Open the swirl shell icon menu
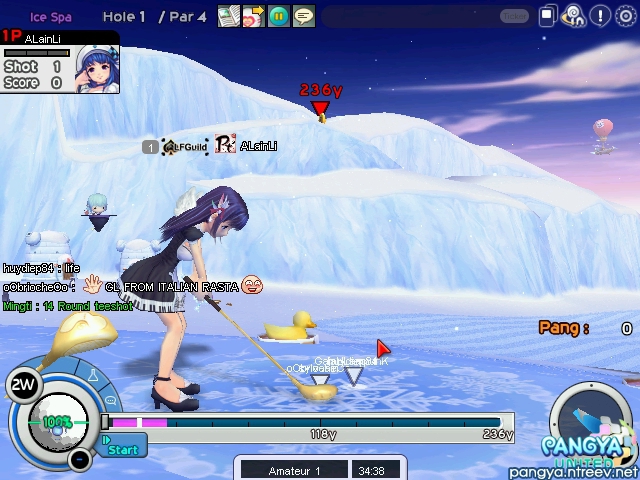The height and width of the screenshot is (480, 640). [x=574, y=16]
